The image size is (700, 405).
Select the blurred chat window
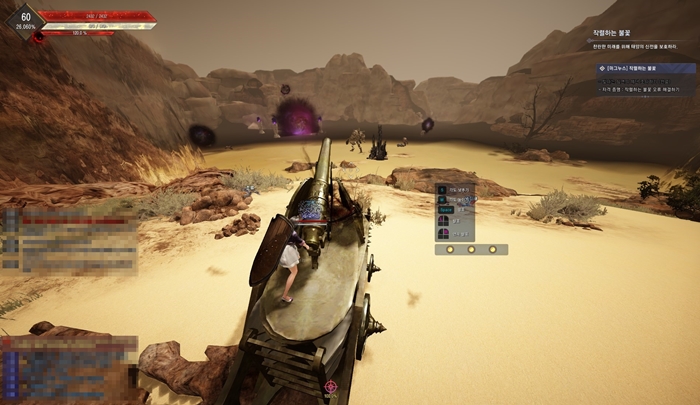[70, 240]
